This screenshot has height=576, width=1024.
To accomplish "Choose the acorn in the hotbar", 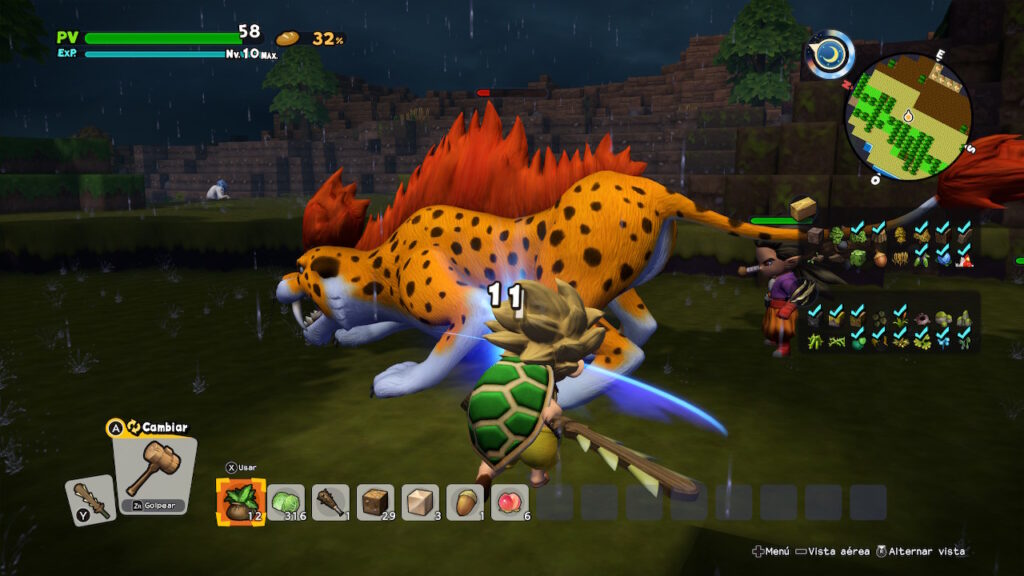I will 465,502.
